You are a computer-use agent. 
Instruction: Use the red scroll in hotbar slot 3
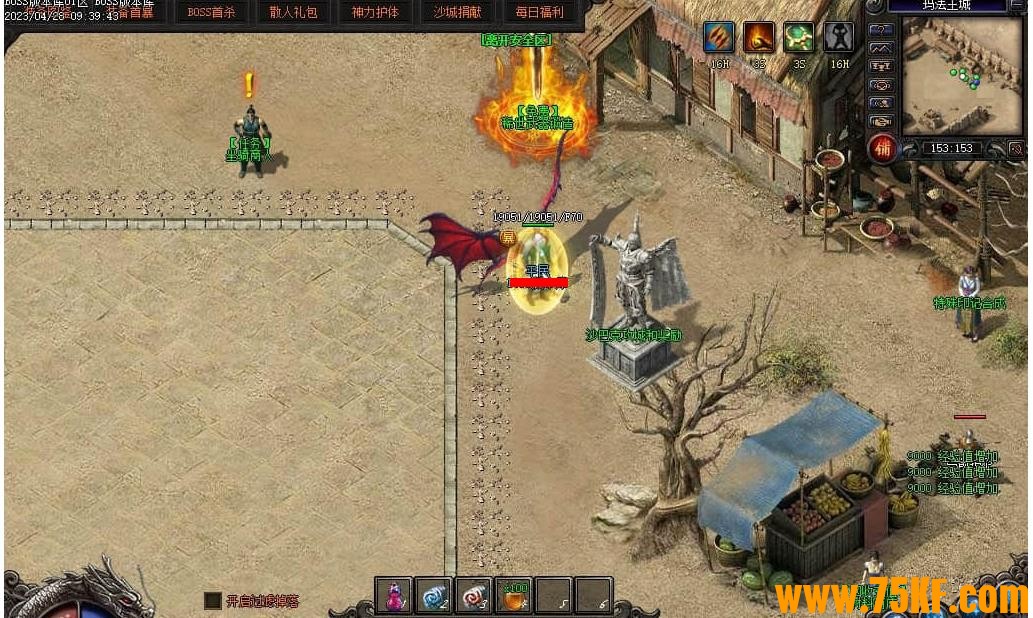[x=474, y=596]
